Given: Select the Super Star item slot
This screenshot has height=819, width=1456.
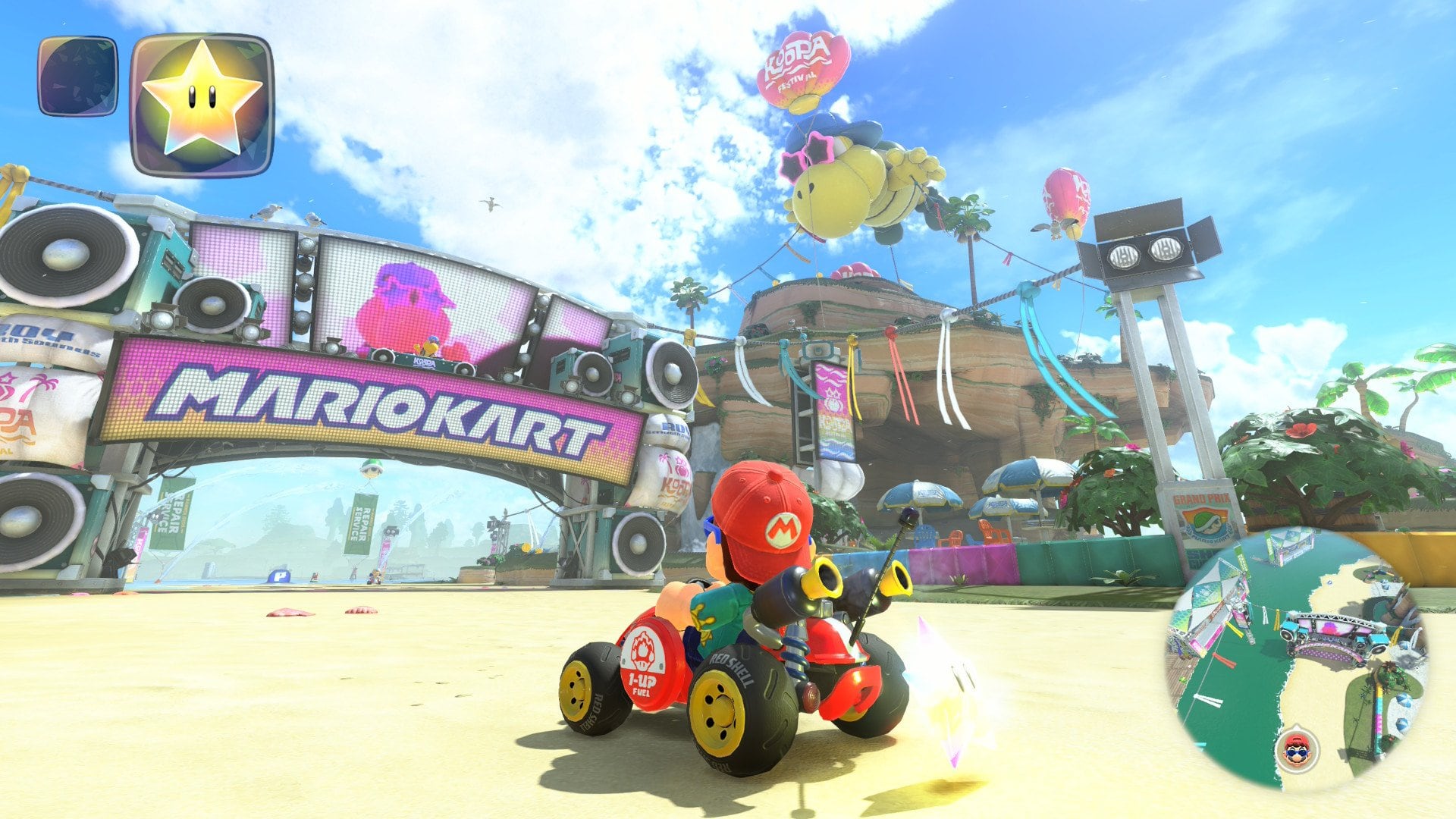Looking at the screenshot, I should pos(202,105).
